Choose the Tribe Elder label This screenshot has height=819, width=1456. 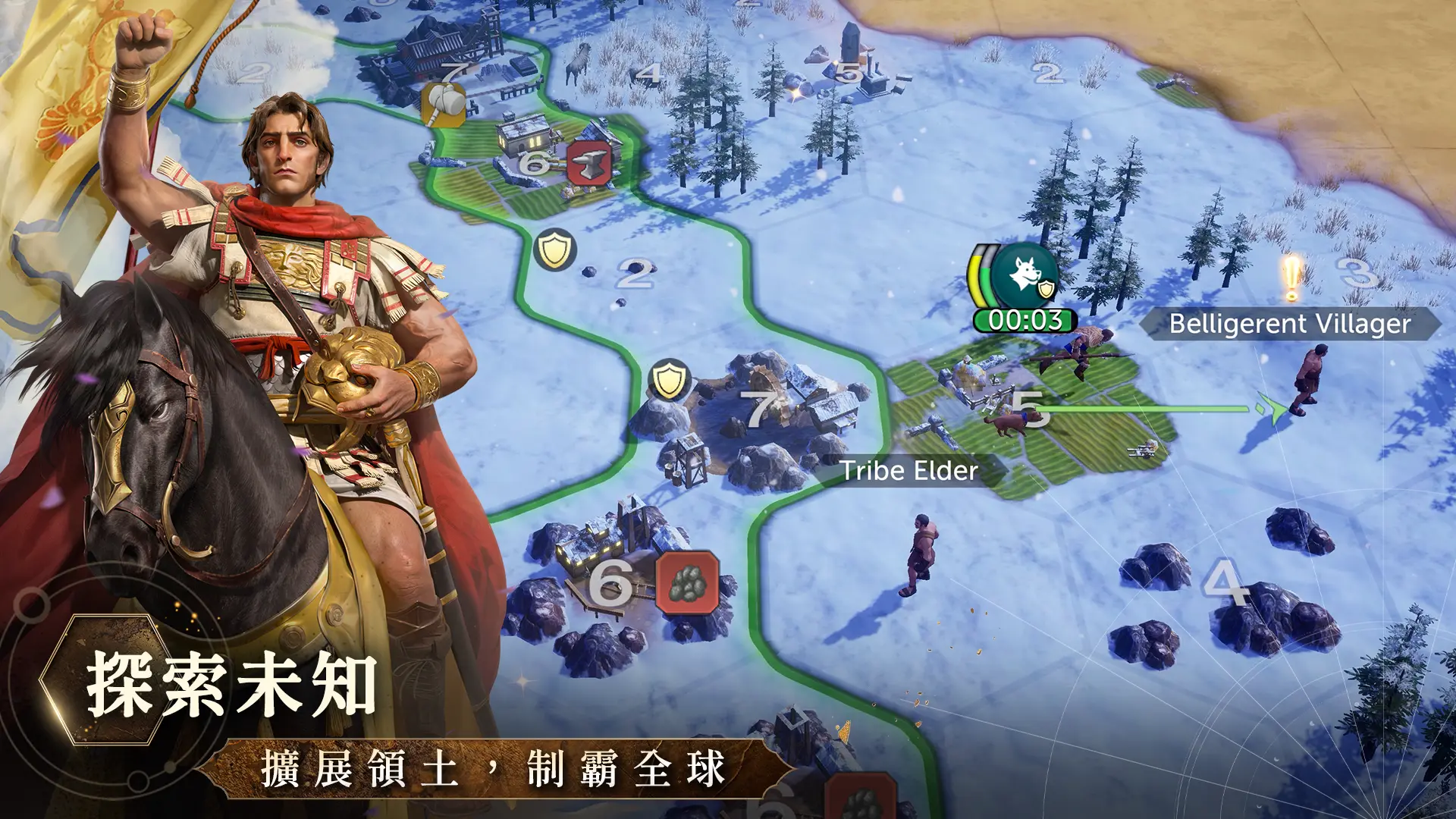[909, 471]
